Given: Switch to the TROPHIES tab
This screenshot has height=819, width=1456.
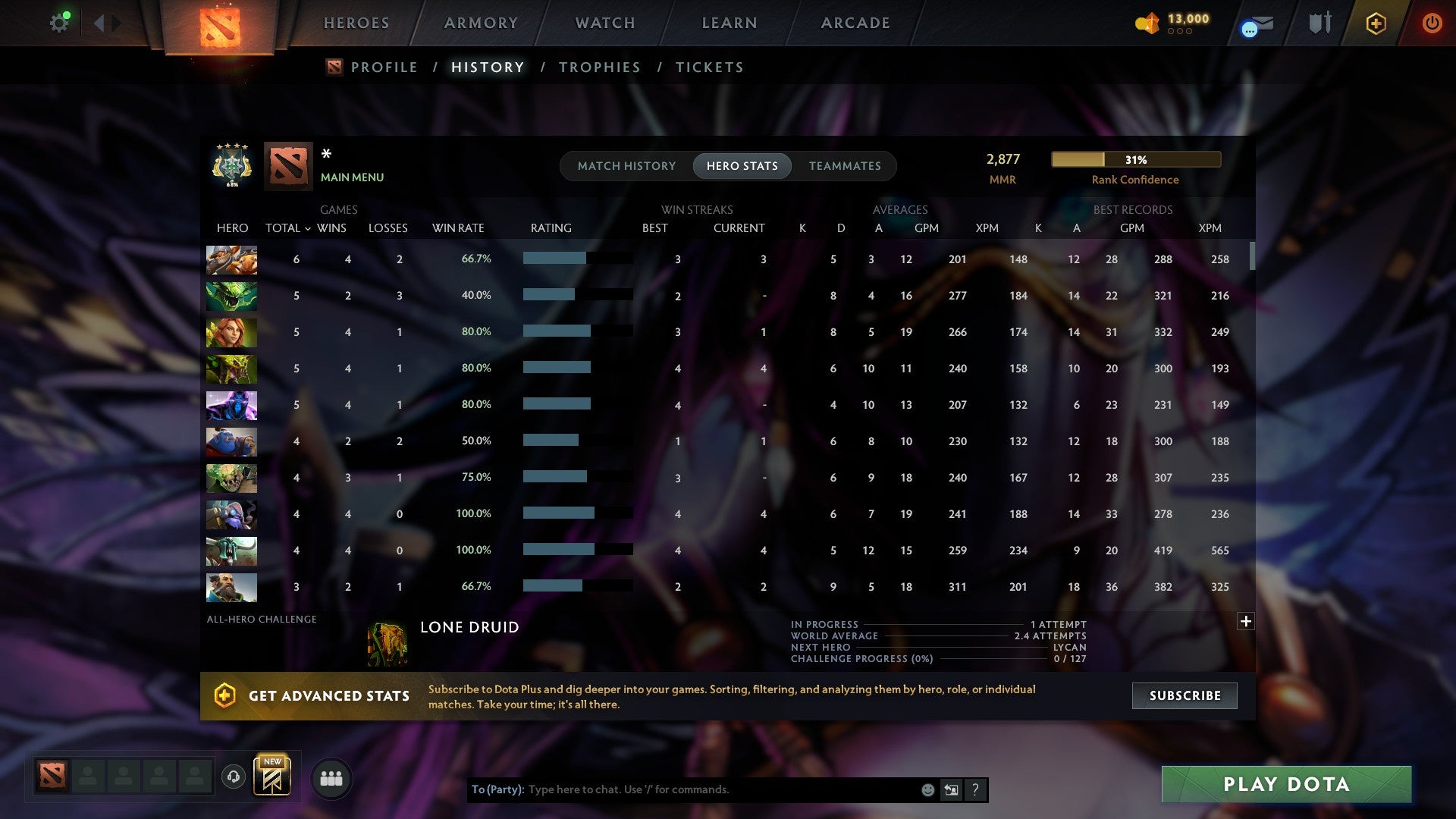Looking at the screenshot, I should tap(599, 67).
